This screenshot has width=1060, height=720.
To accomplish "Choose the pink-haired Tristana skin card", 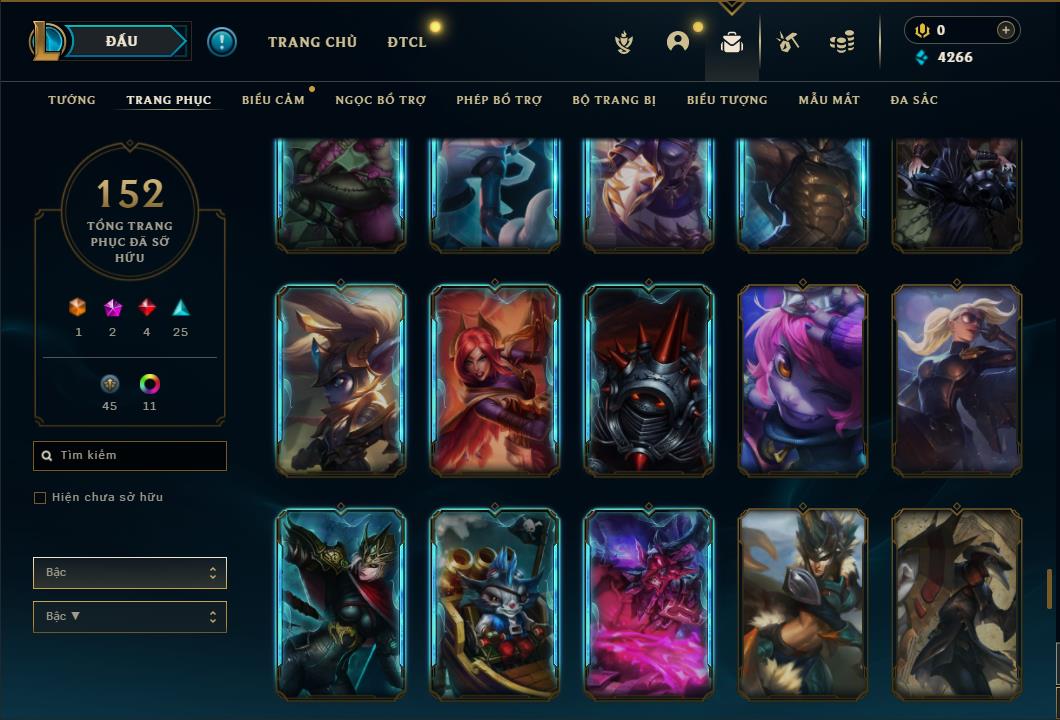I will click(x=803, y=380).
